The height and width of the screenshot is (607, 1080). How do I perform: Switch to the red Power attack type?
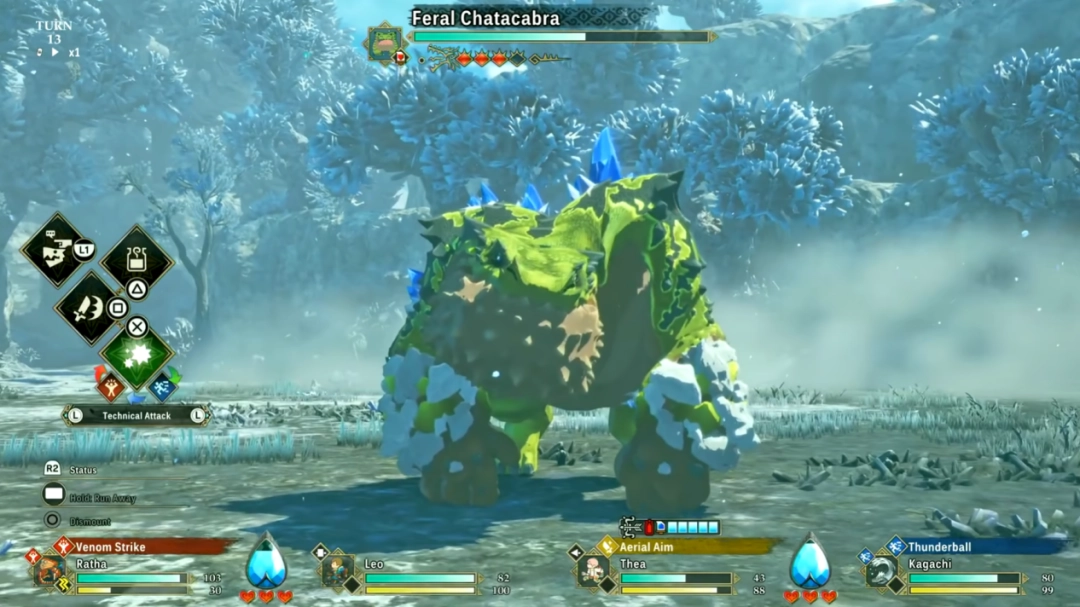click(108, 386)
